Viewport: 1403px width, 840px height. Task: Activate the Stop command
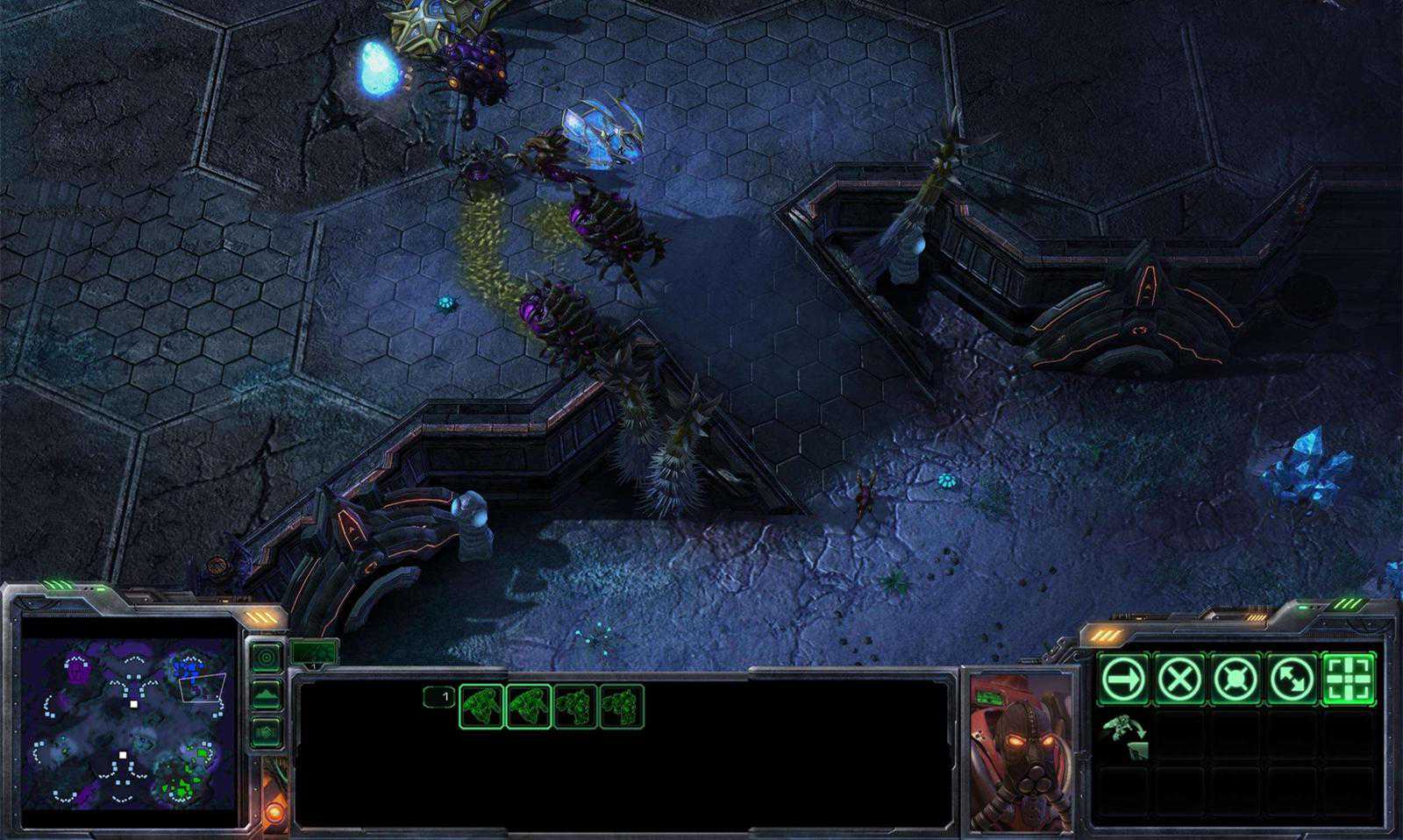coord(1179,679)
